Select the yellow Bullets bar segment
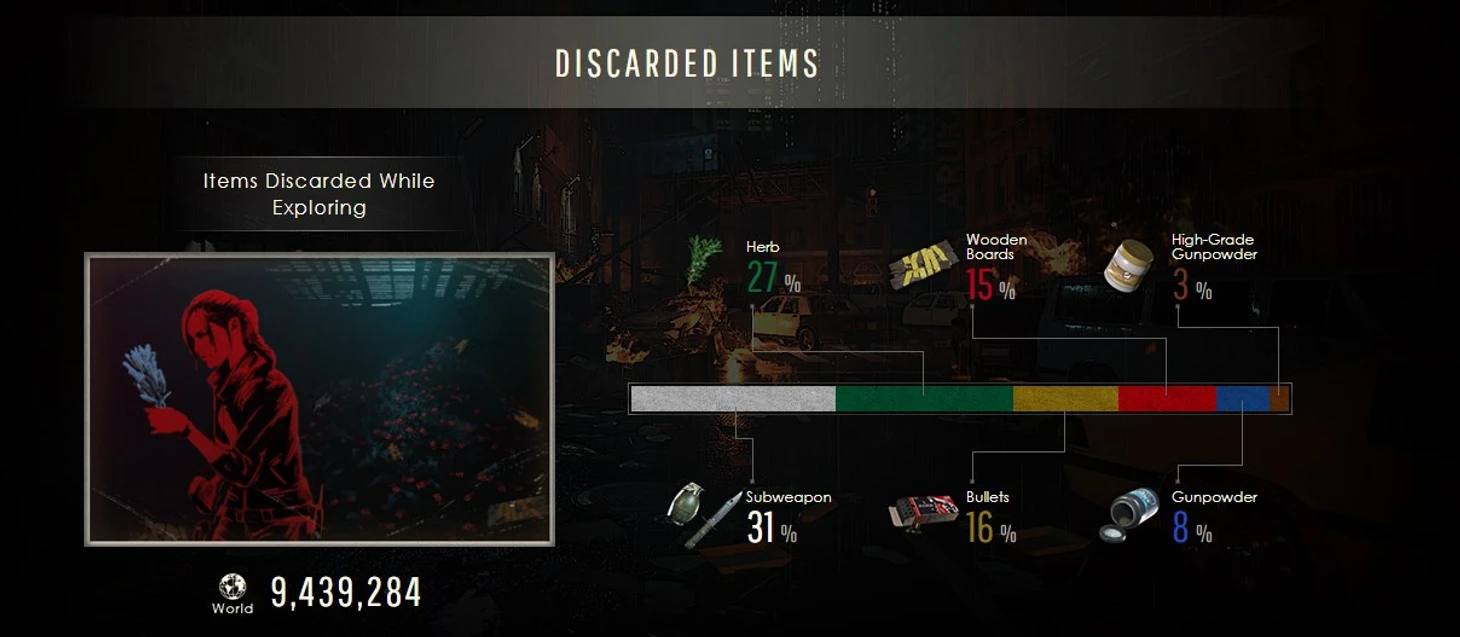The height and width of the screenshot is (637, 1460). (x=1065, y=399)
